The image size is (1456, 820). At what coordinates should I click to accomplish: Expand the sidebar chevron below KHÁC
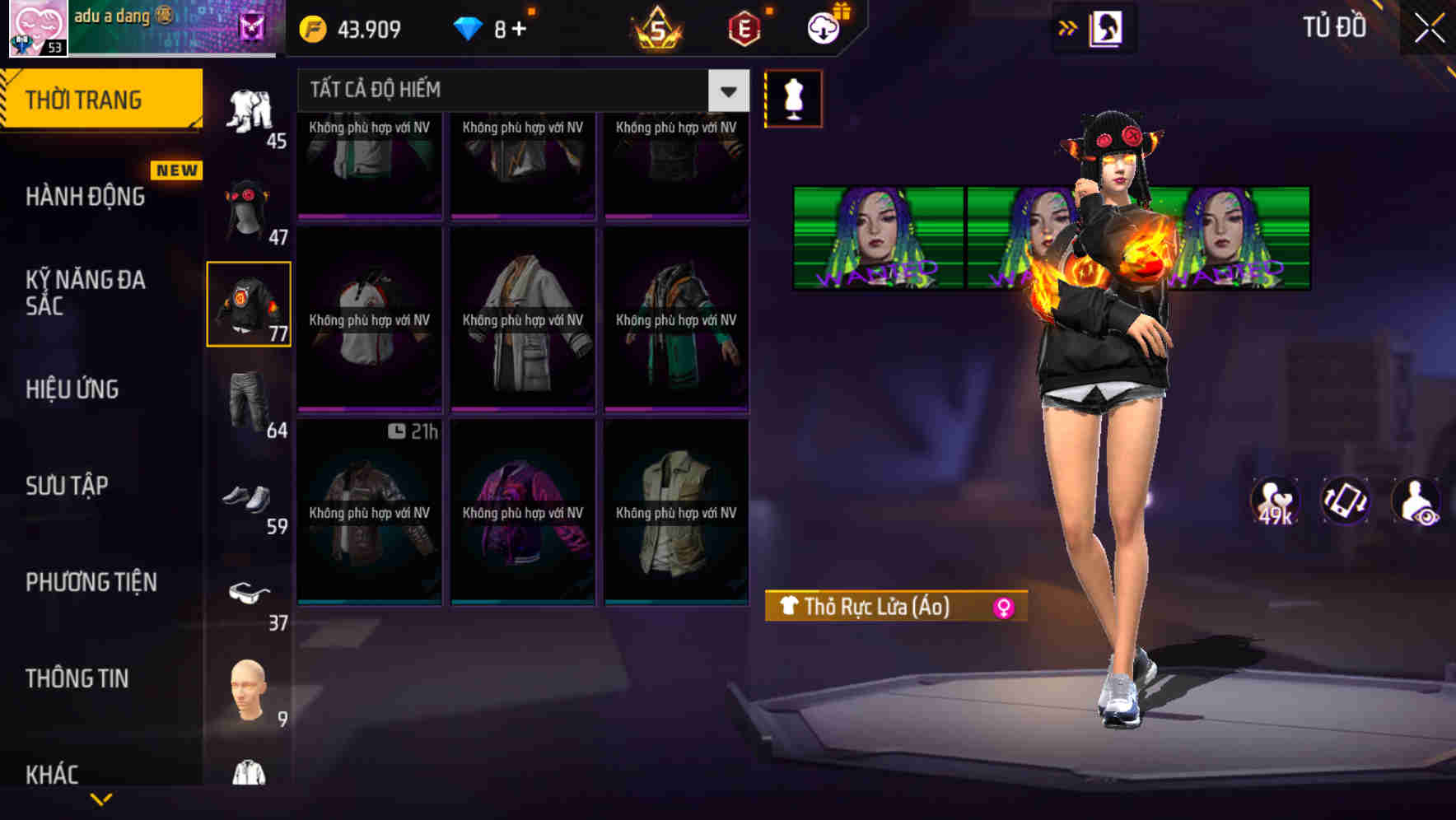pyautogui.click(x=101, y=799)
